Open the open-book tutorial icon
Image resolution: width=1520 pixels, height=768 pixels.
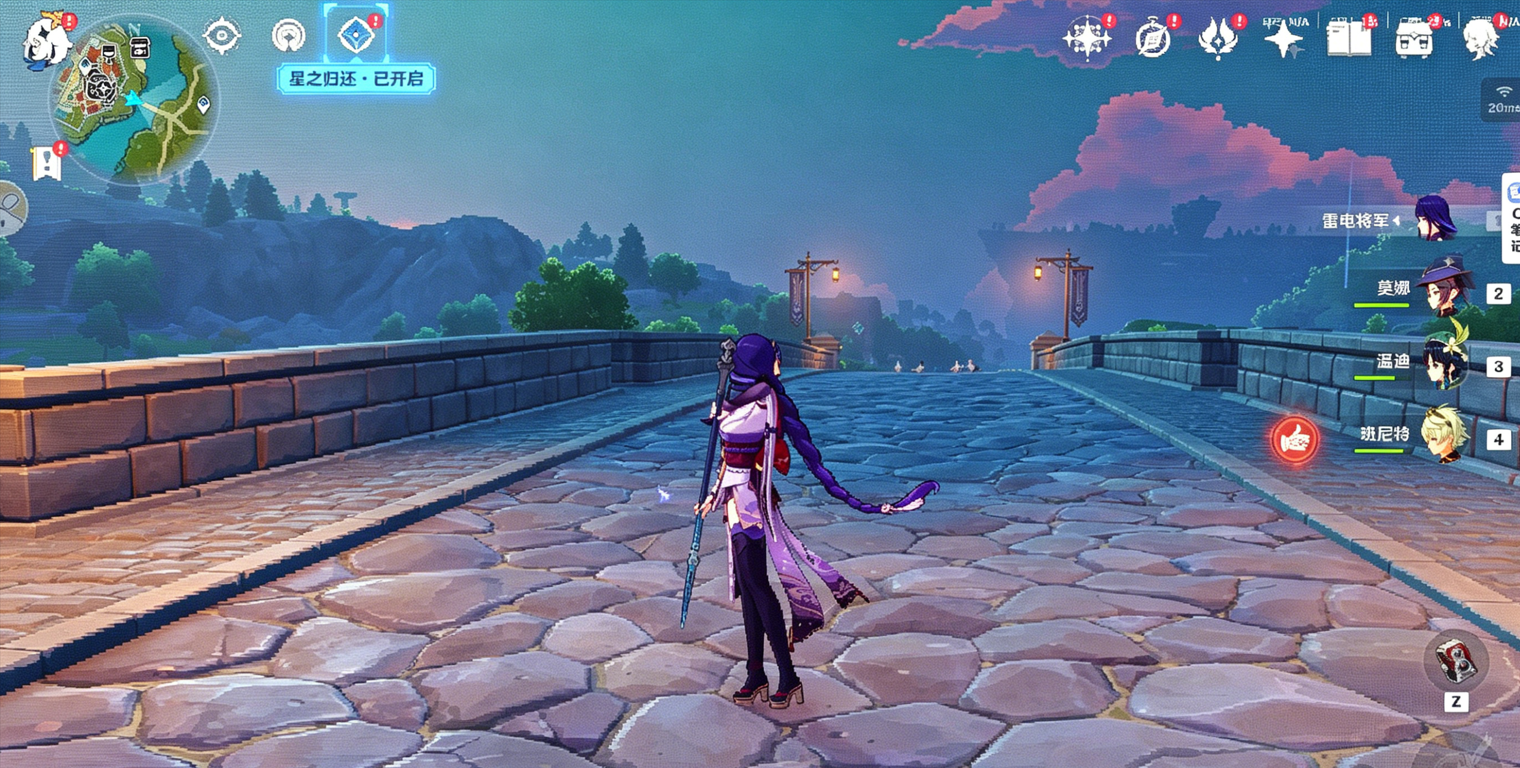pyautogui.click(x=1348, y=38)
